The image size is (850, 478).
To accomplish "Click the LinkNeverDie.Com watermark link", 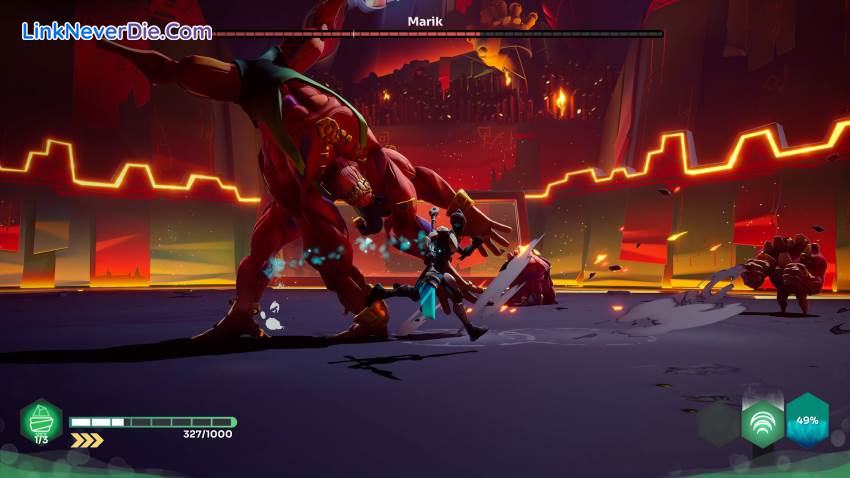I will click(117, 31).
